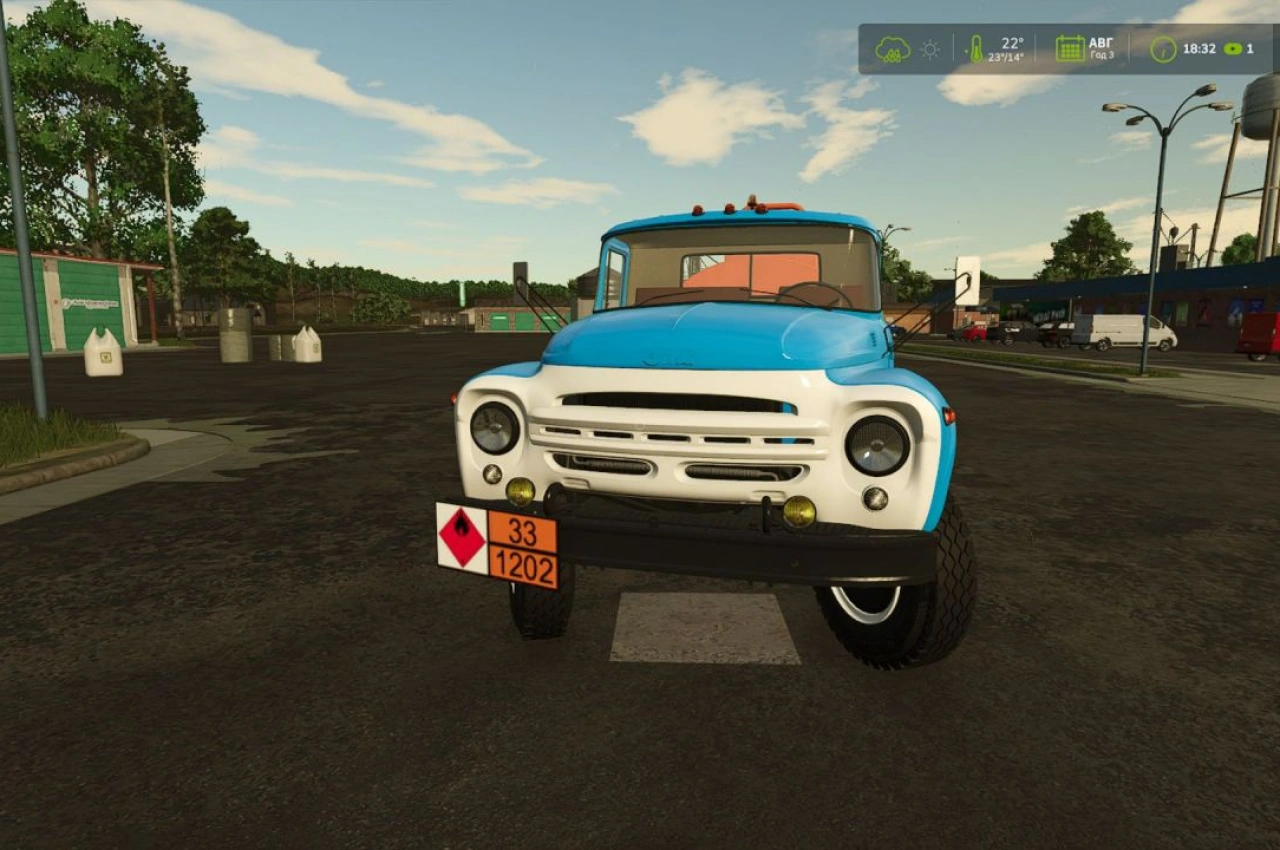Click the thermometer icon beside 22°
The height and width of the screenshot is (850, 1280).
point(977,45)
